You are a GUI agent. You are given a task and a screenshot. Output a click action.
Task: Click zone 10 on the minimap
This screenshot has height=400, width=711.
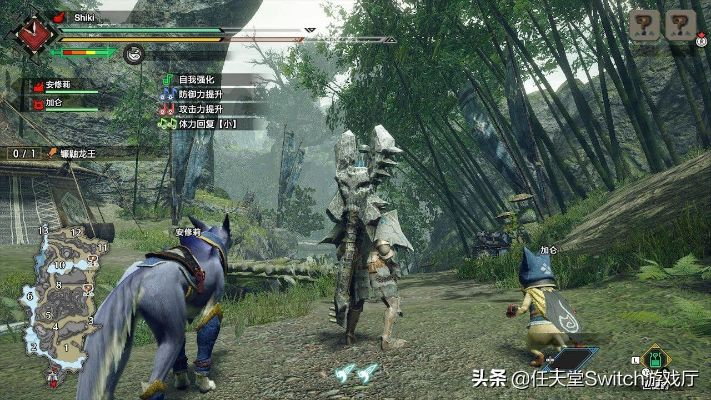[60, 266]
